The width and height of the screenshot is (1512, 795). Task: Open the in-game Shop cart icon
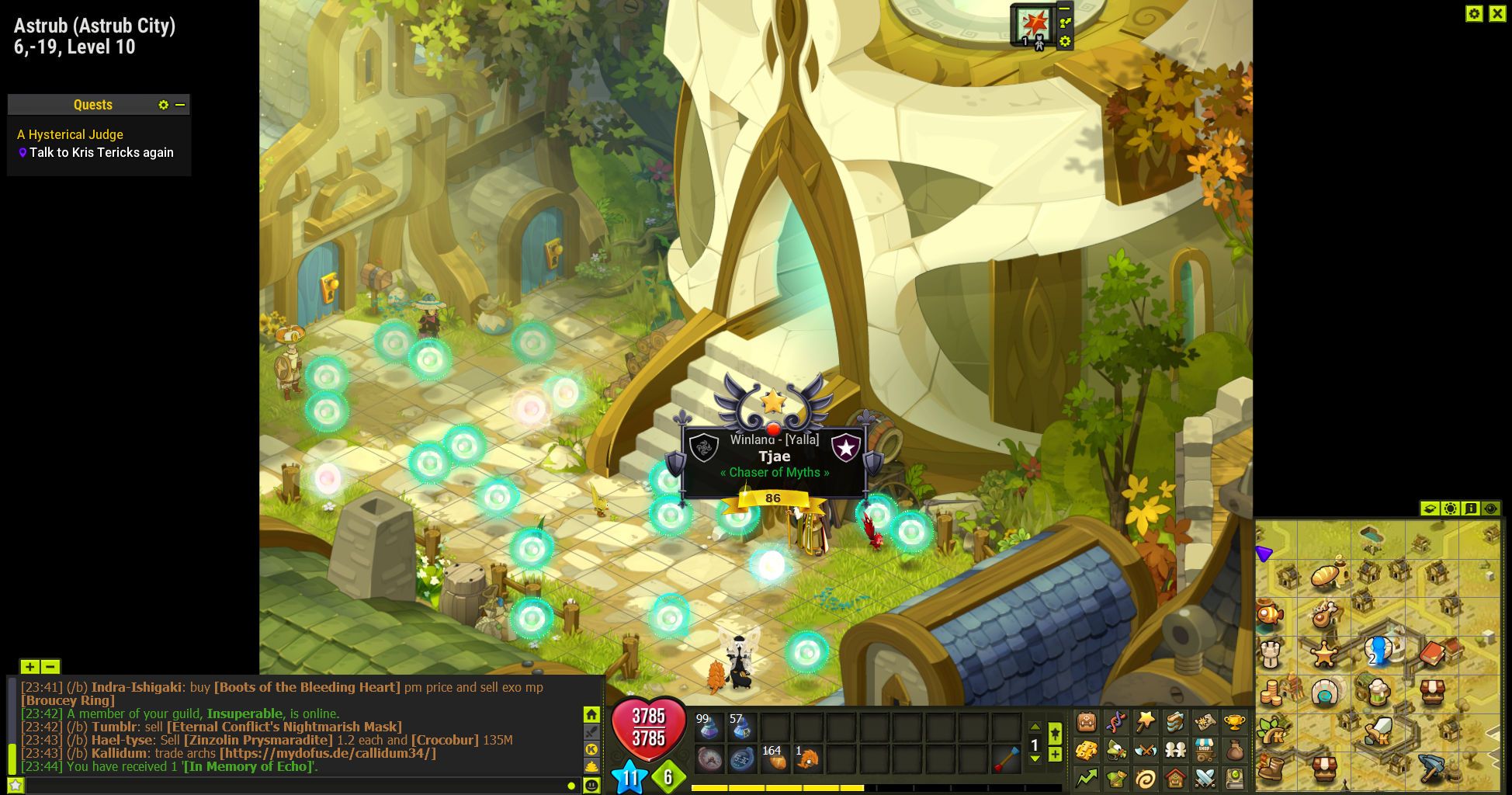click(x=1205, y=748)
